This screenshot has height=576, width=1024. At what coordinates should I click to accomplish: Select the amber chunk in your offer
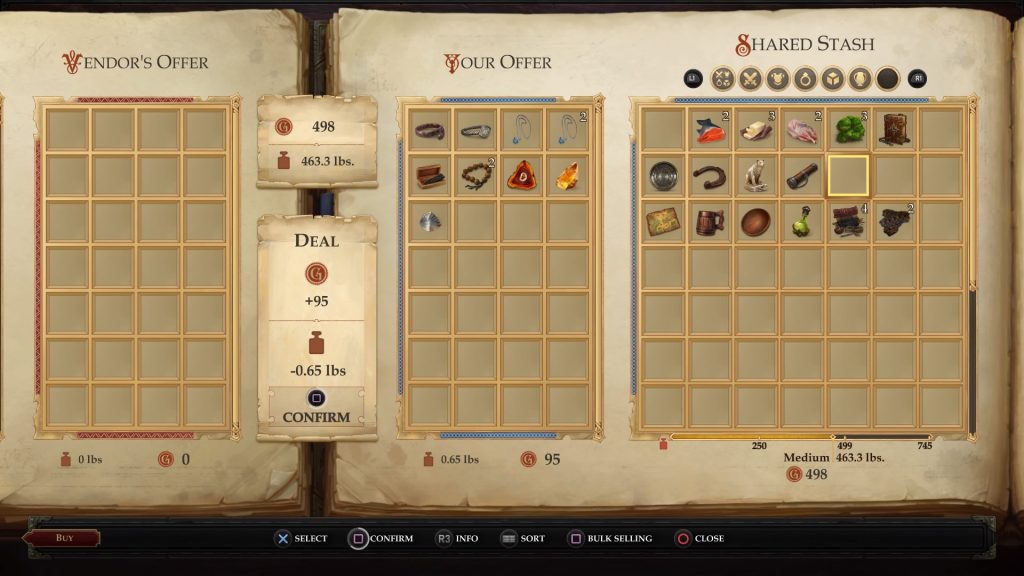point(567,176)
